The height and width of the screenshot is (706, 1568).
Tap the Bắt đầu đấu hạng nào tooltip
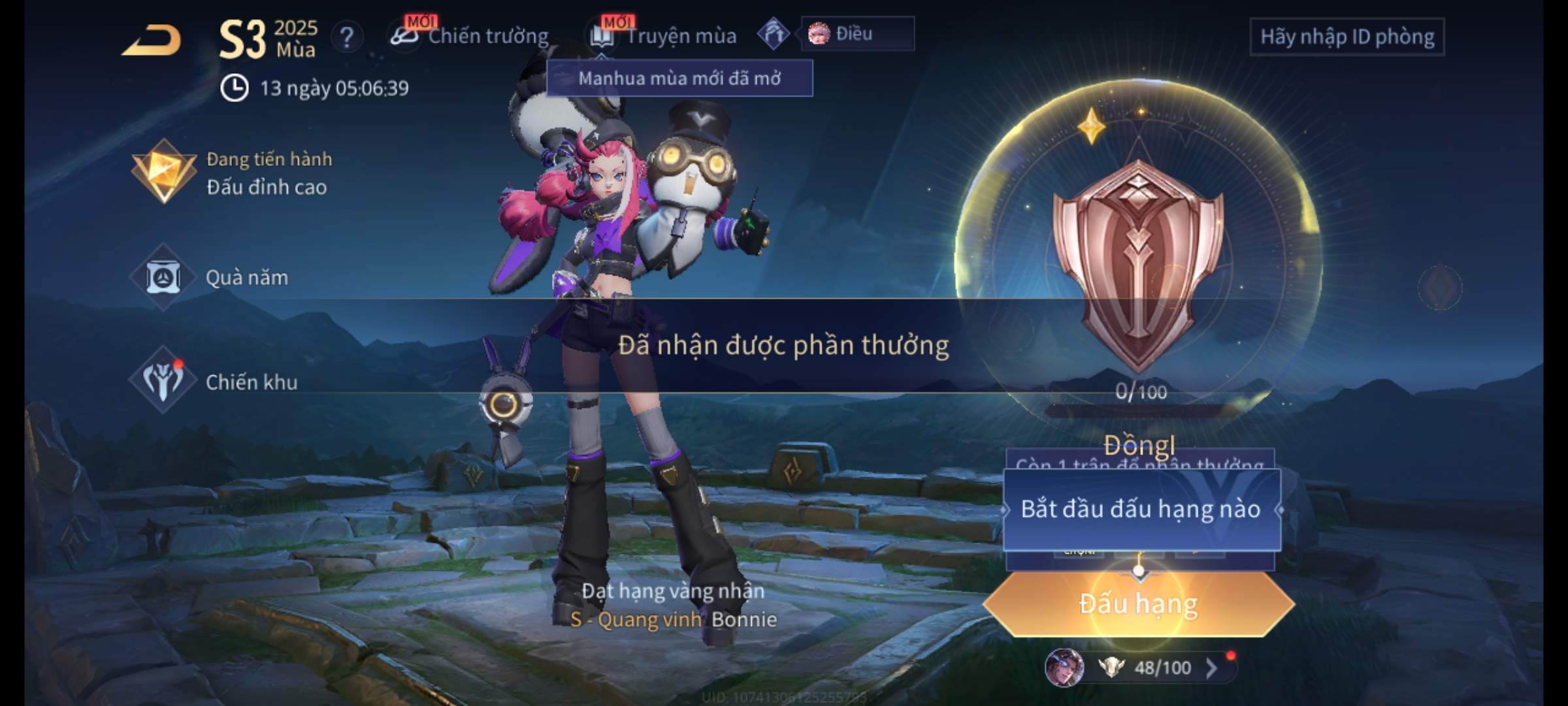pos(1141,509)
